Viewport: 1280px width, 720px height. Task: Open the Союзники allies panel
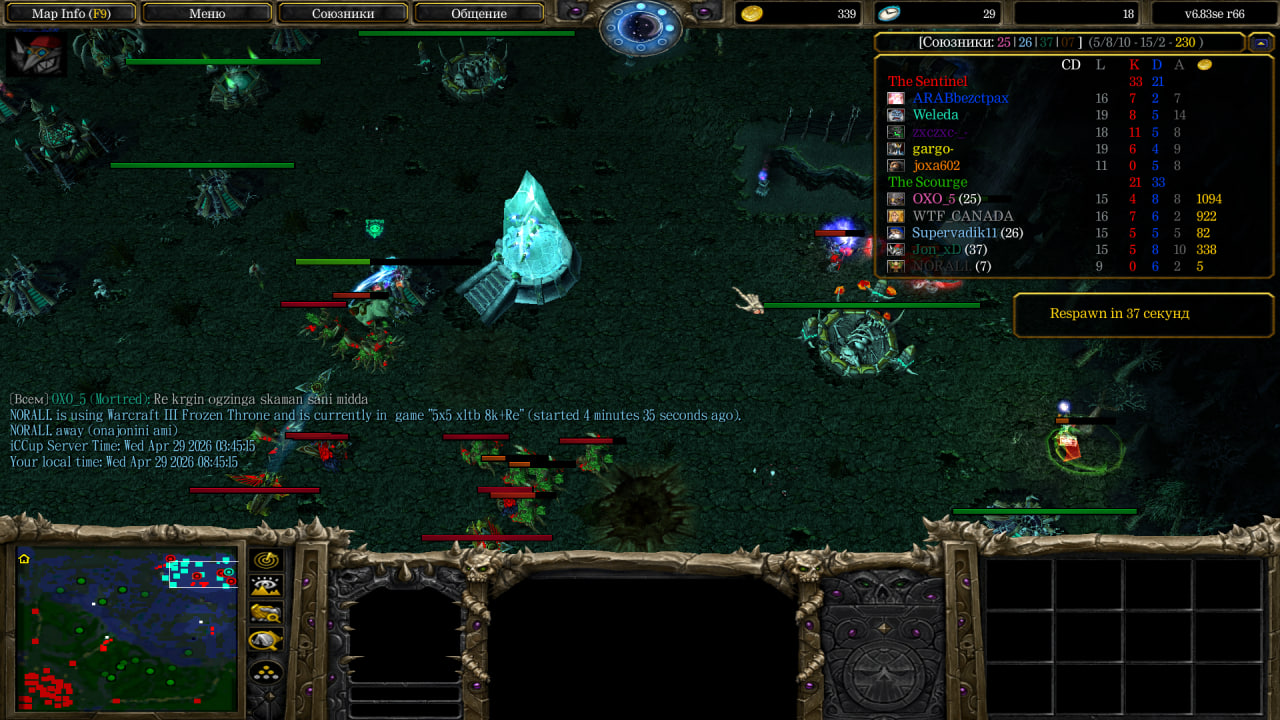click(343, 13)
